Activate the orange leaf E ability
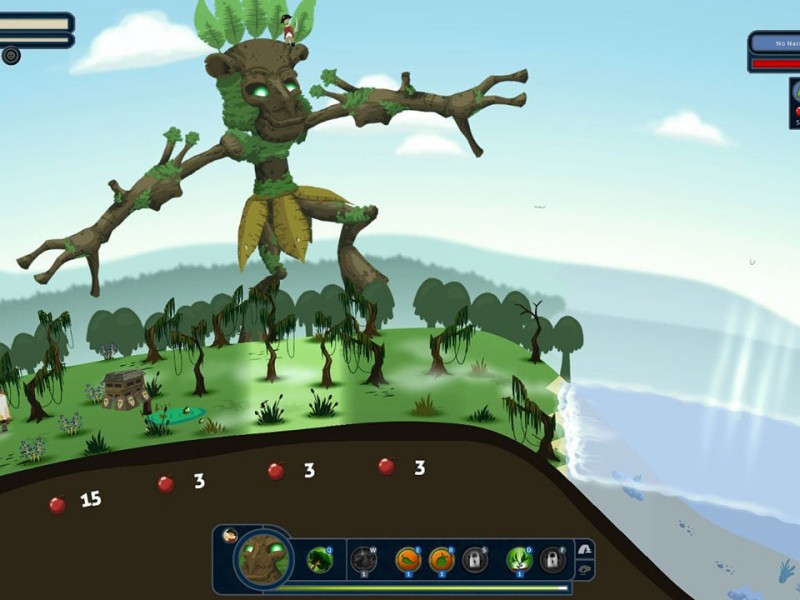800x600 pixels. point(407,559)
